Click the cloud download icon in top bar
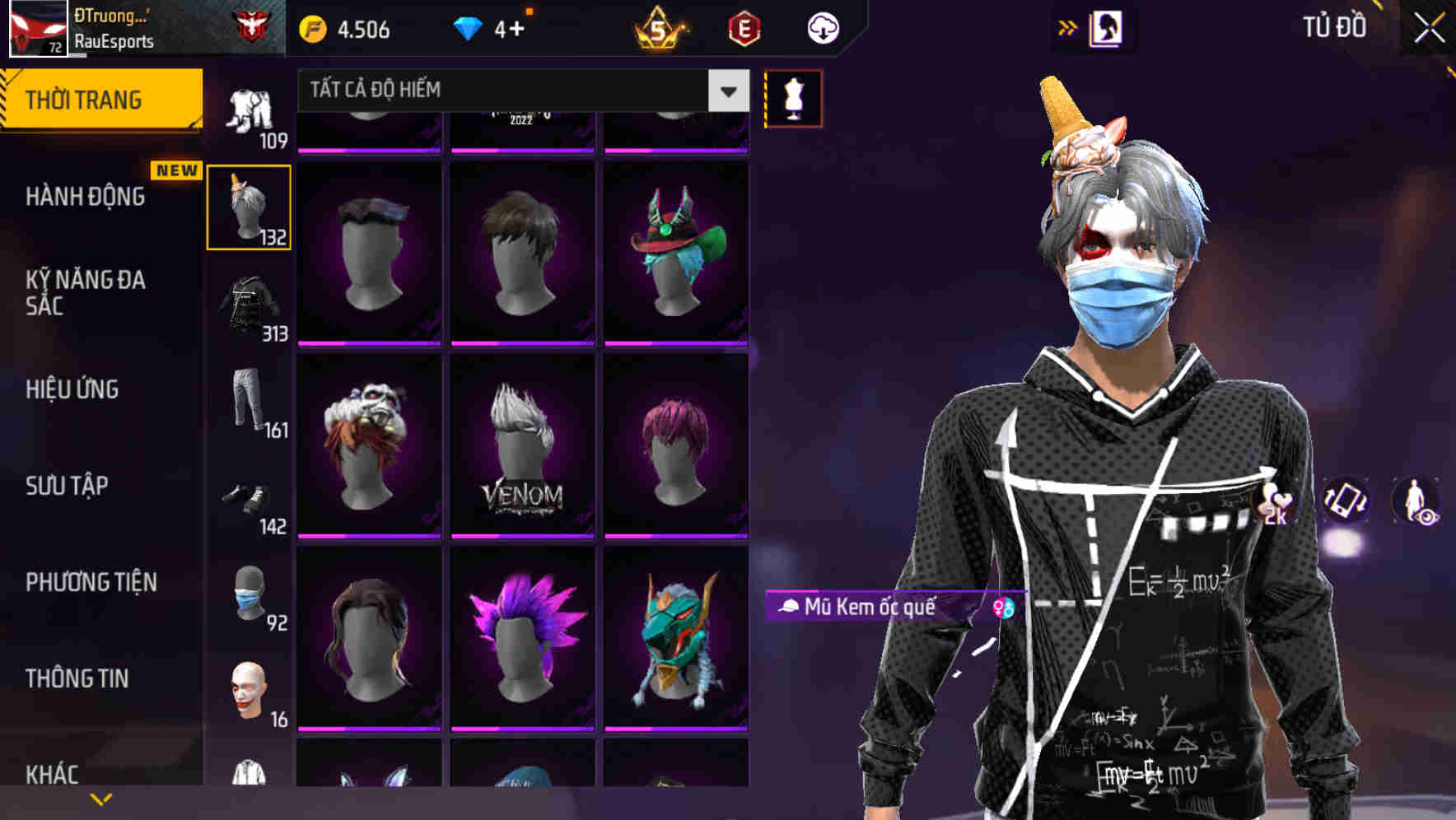 click(x=823, y=27)
